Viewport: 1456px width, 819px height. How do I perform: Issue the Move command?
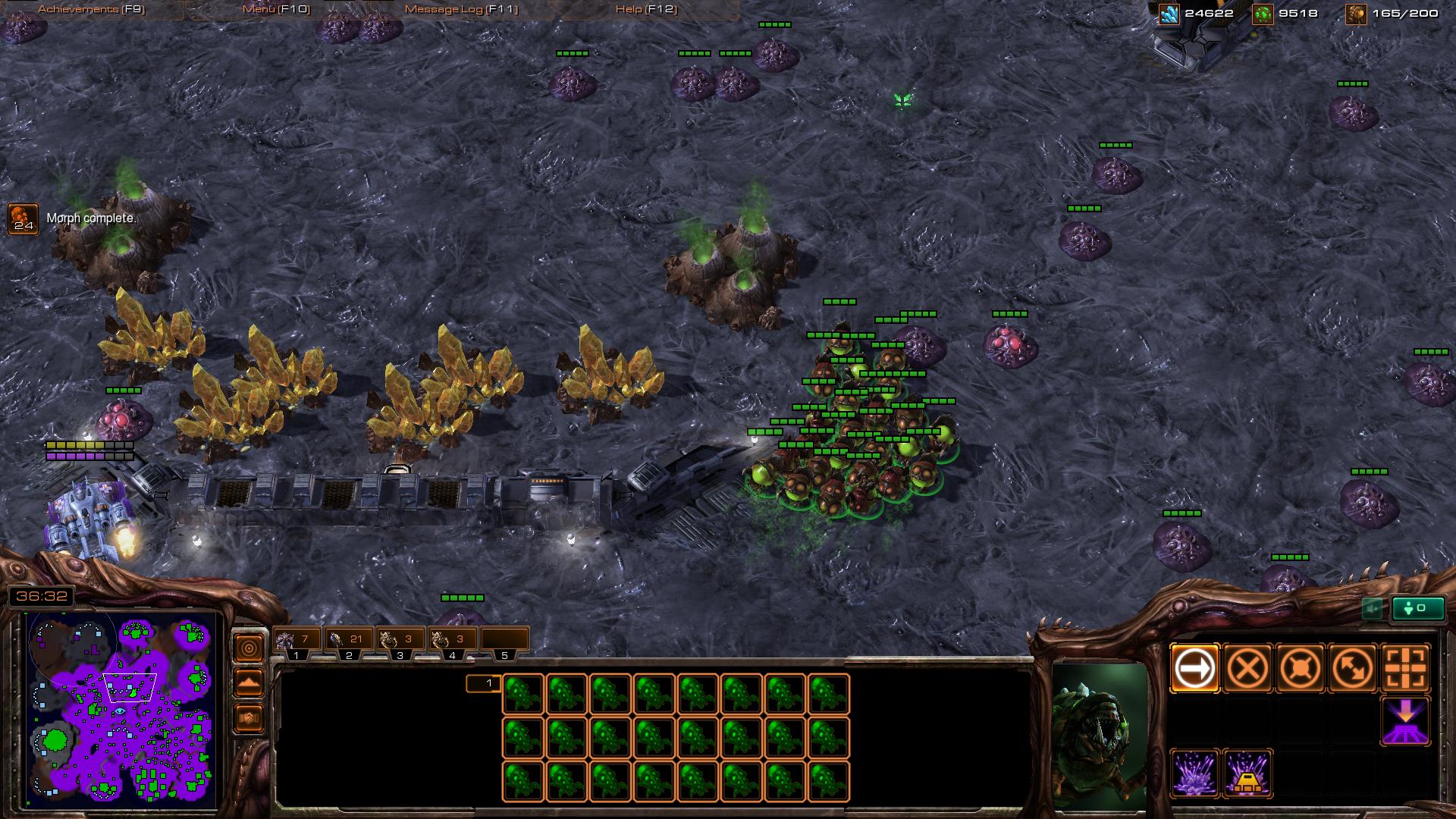click(1195, 669)
